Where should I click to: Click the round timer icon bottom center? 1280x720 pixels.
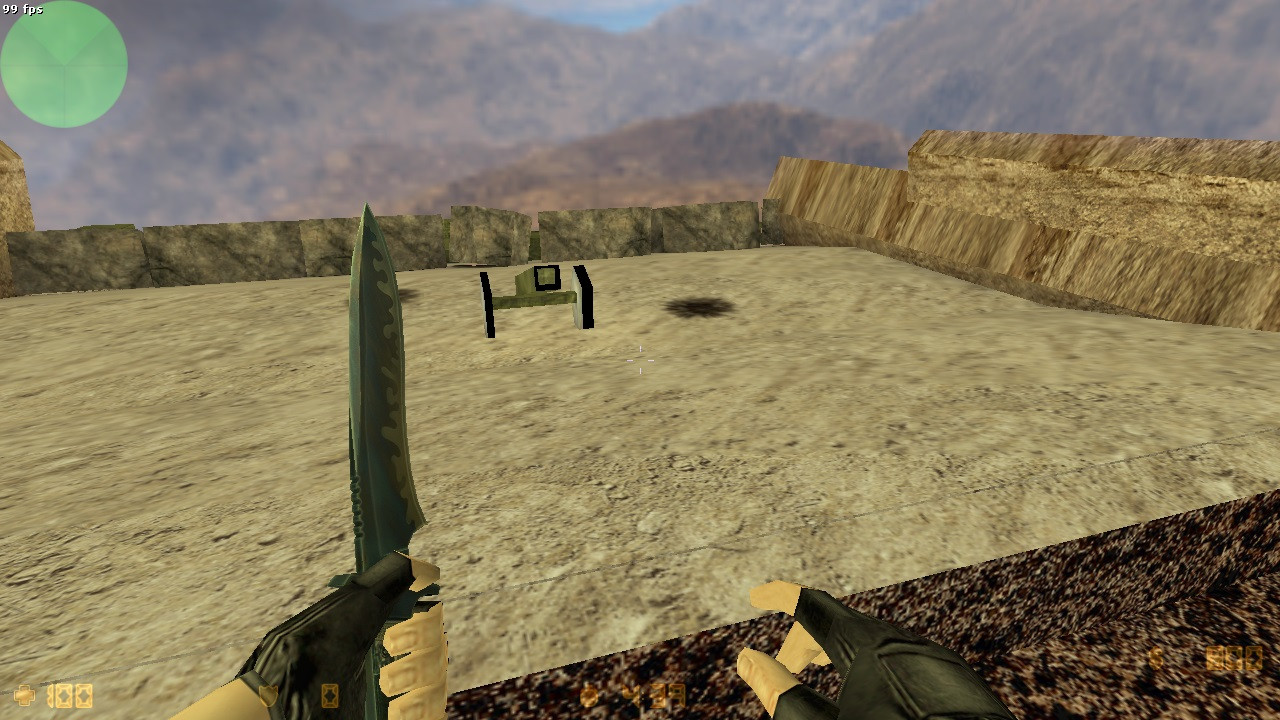589,695
